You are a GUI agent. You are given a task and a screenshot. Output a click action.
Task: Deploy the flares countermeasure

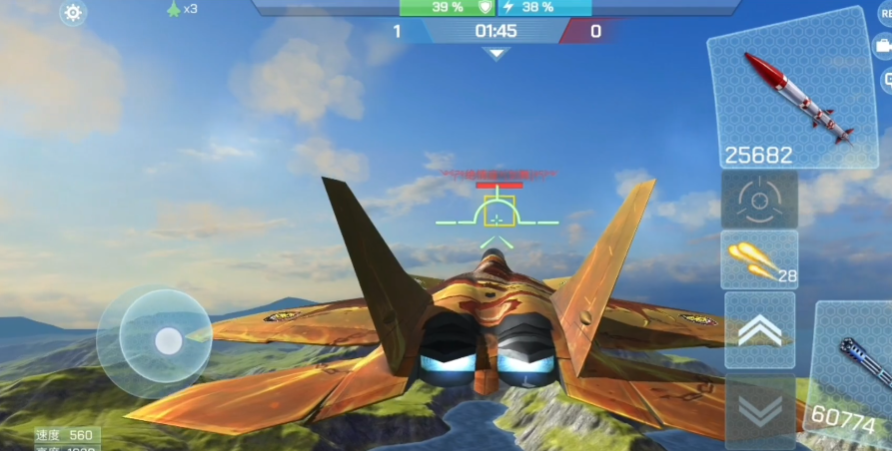(x=759, y=260)
